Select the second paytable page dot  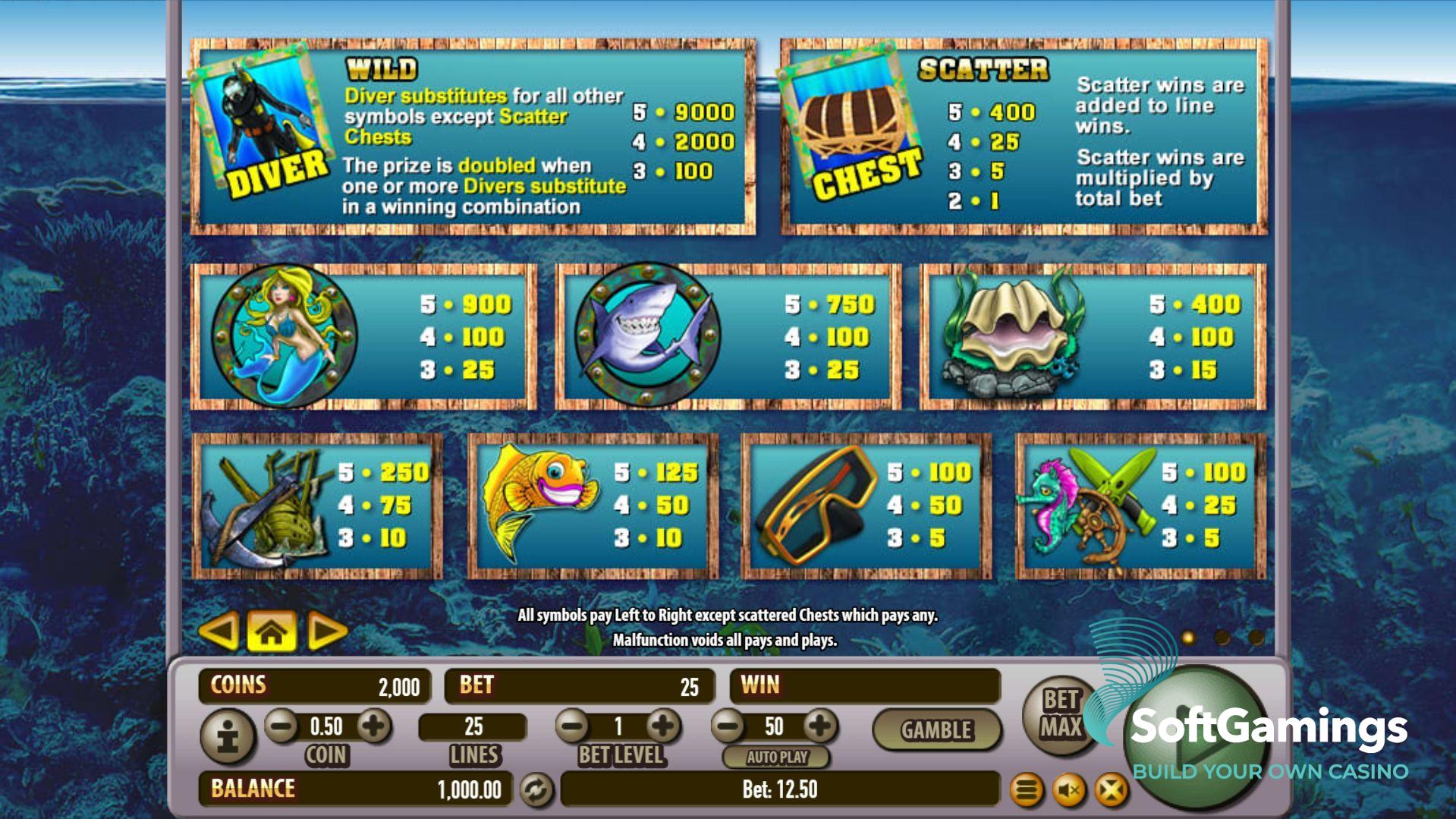[1222, 638]
